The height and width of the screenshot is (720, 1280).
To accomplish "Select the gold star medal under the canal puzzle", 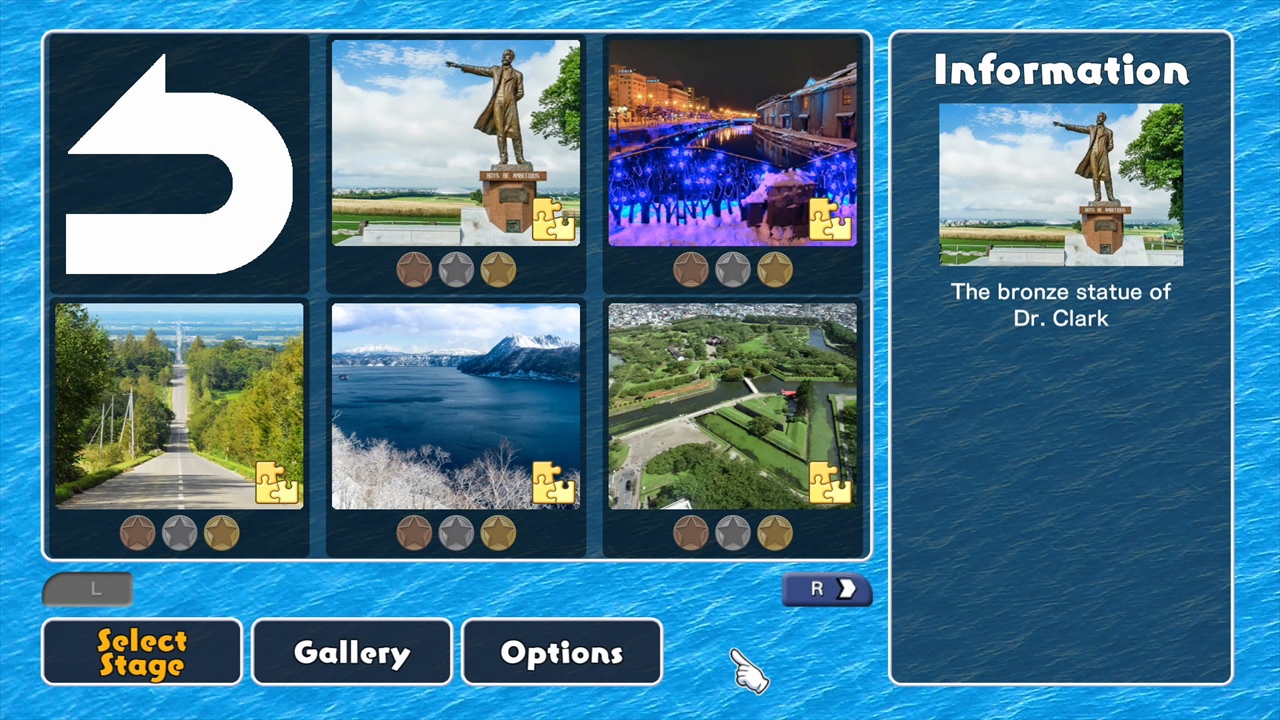I will pyautogui.click(x=776, y=268).
